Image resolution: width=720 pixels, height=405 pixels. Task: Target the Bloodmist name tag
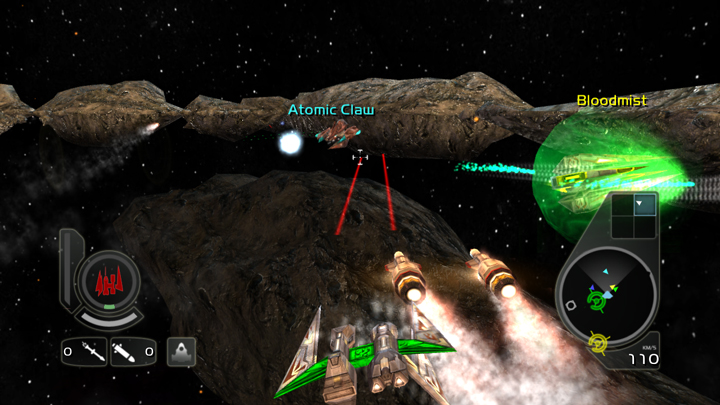[611, 101]
